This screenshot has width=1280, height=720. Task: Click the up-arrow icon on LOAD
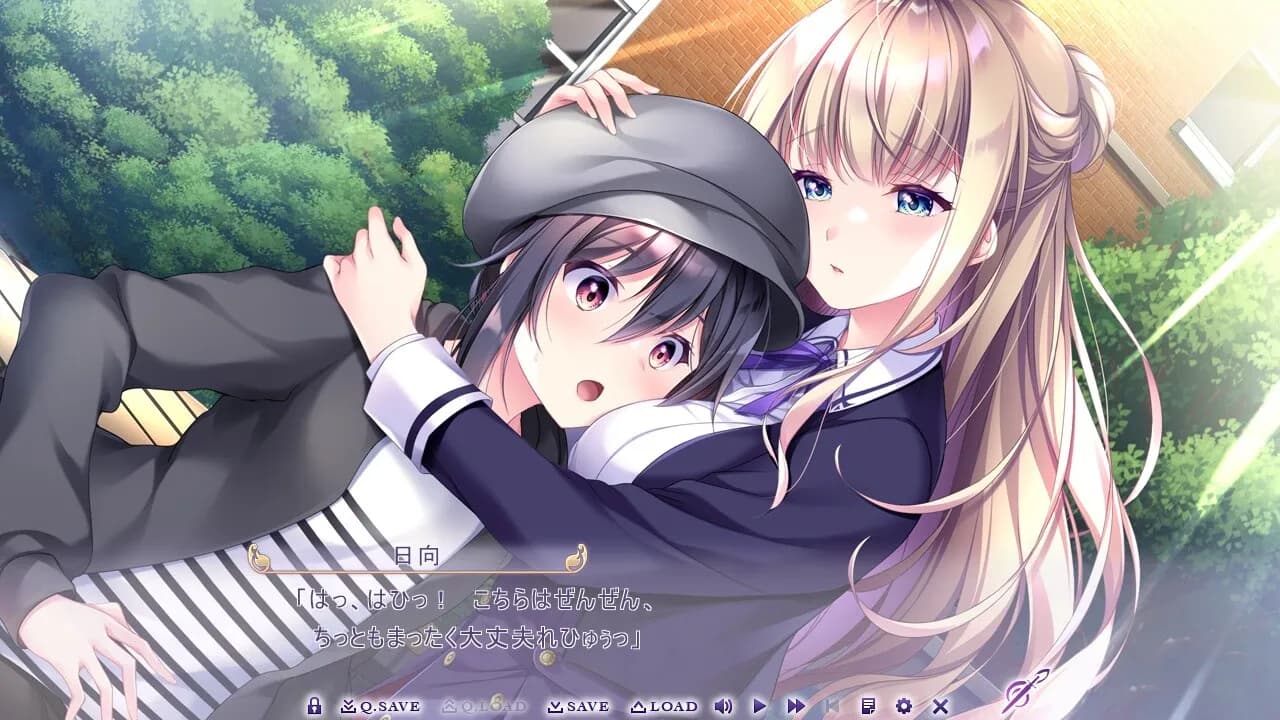[x=639, y=705]
